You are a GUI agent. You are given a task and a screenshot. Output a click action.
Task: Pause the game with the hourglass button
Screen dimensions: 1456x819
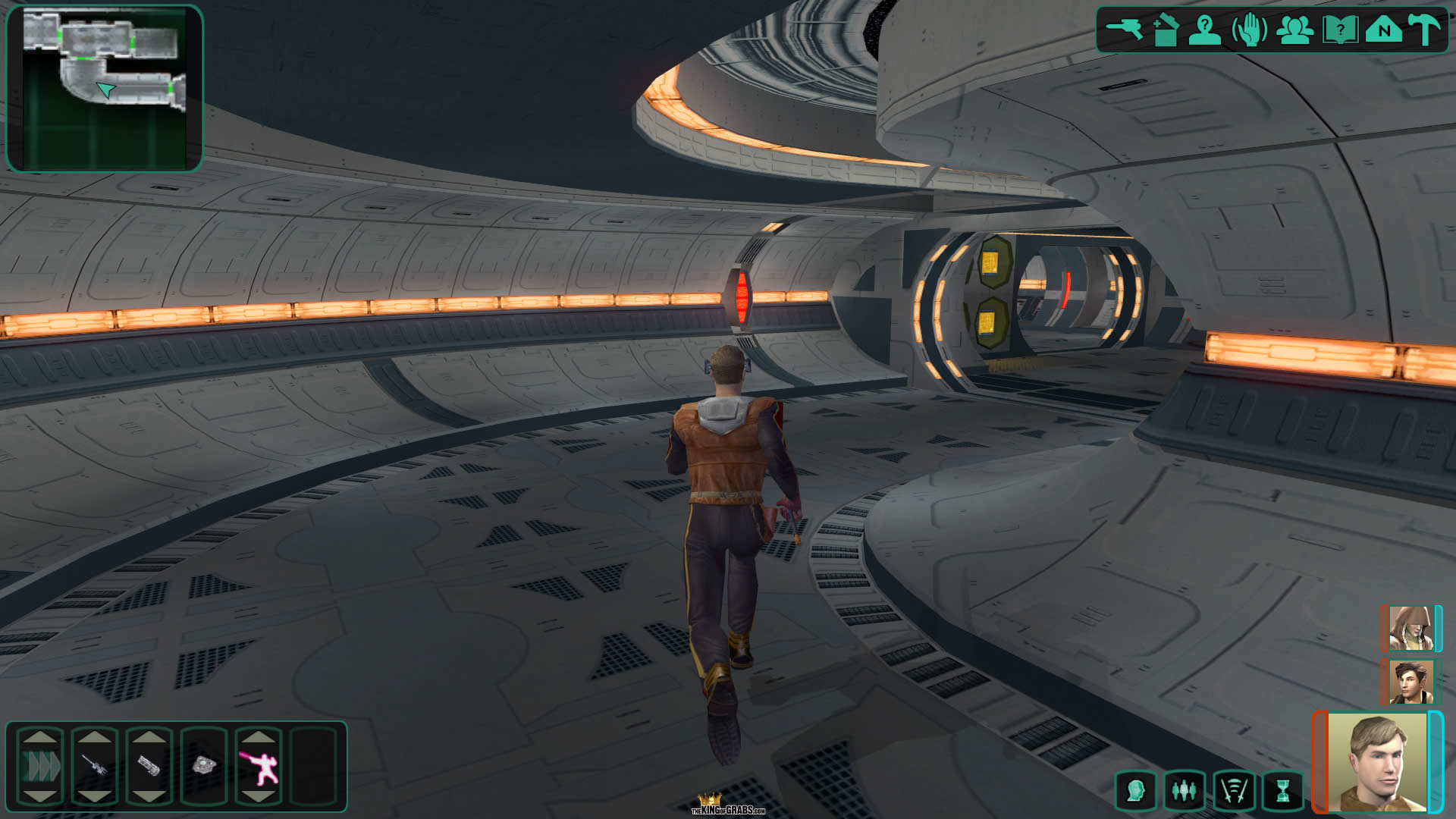coord(1282,791)
